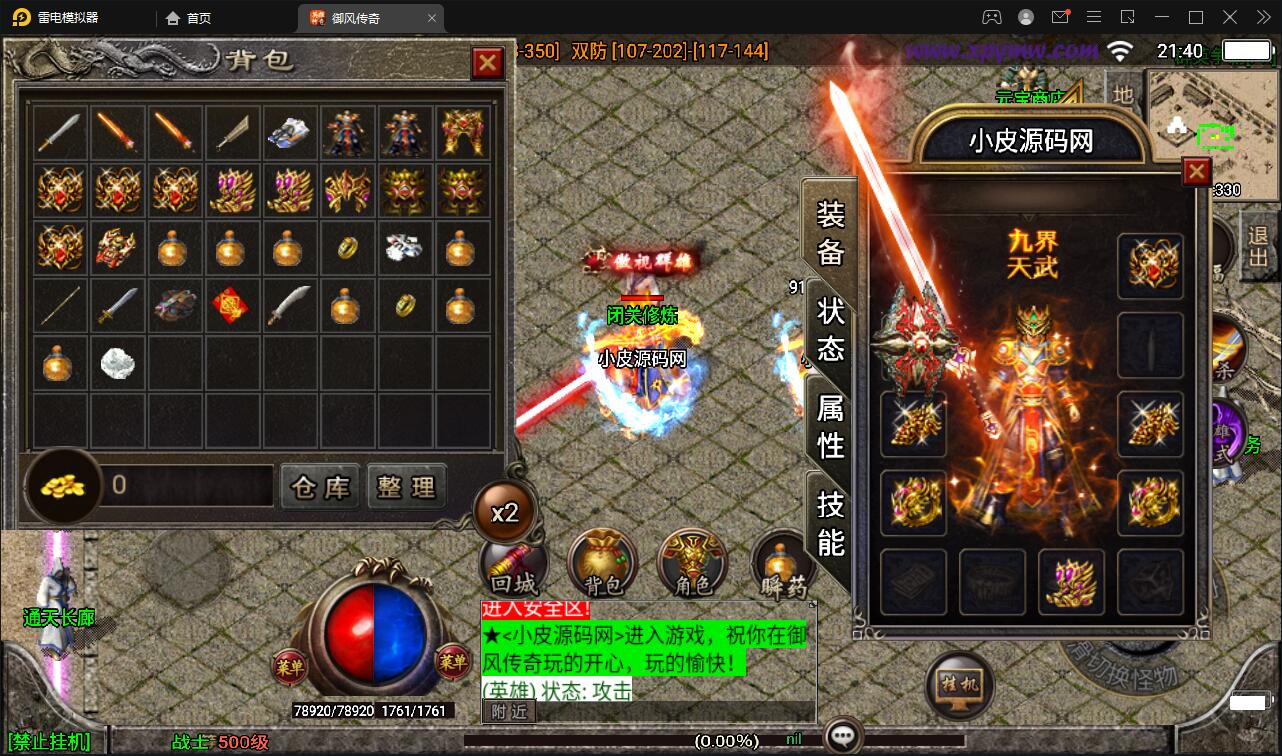Select the red envelope item slot

[x=231, y=305]
